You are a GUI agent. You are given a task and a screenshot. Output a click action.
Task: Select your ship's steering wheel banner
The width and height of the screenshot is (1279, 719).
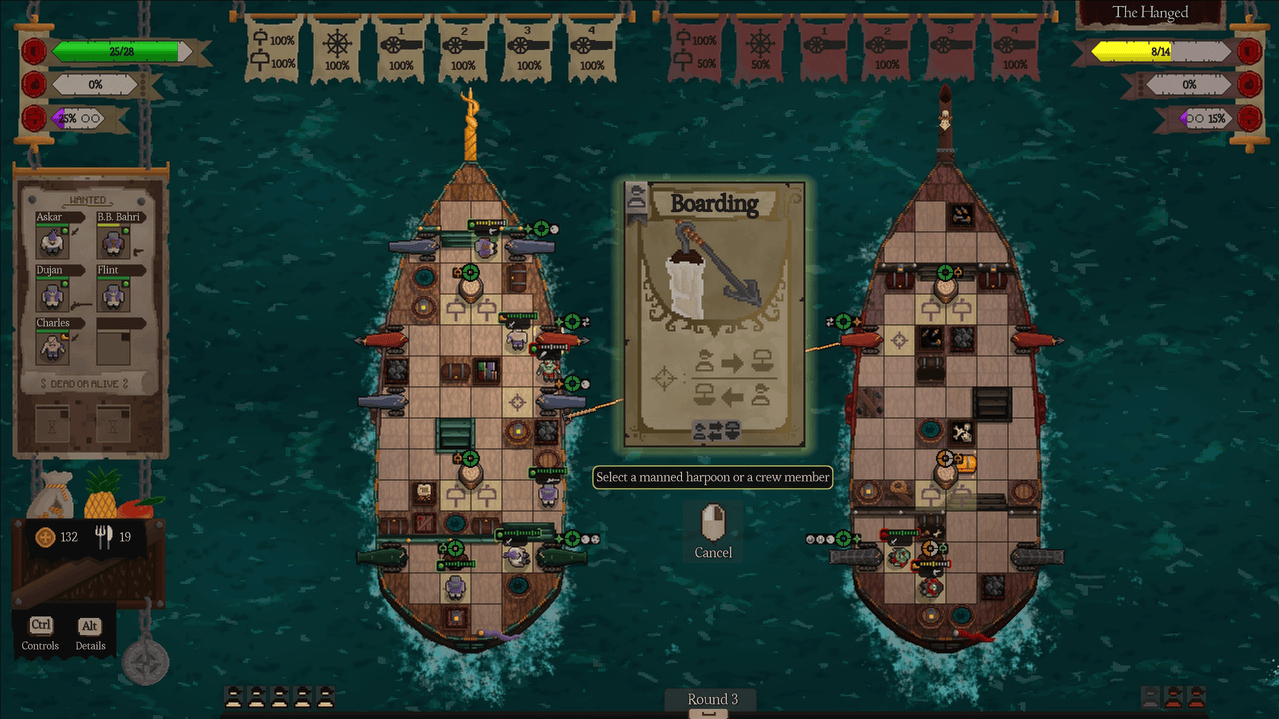click(337, 48)
